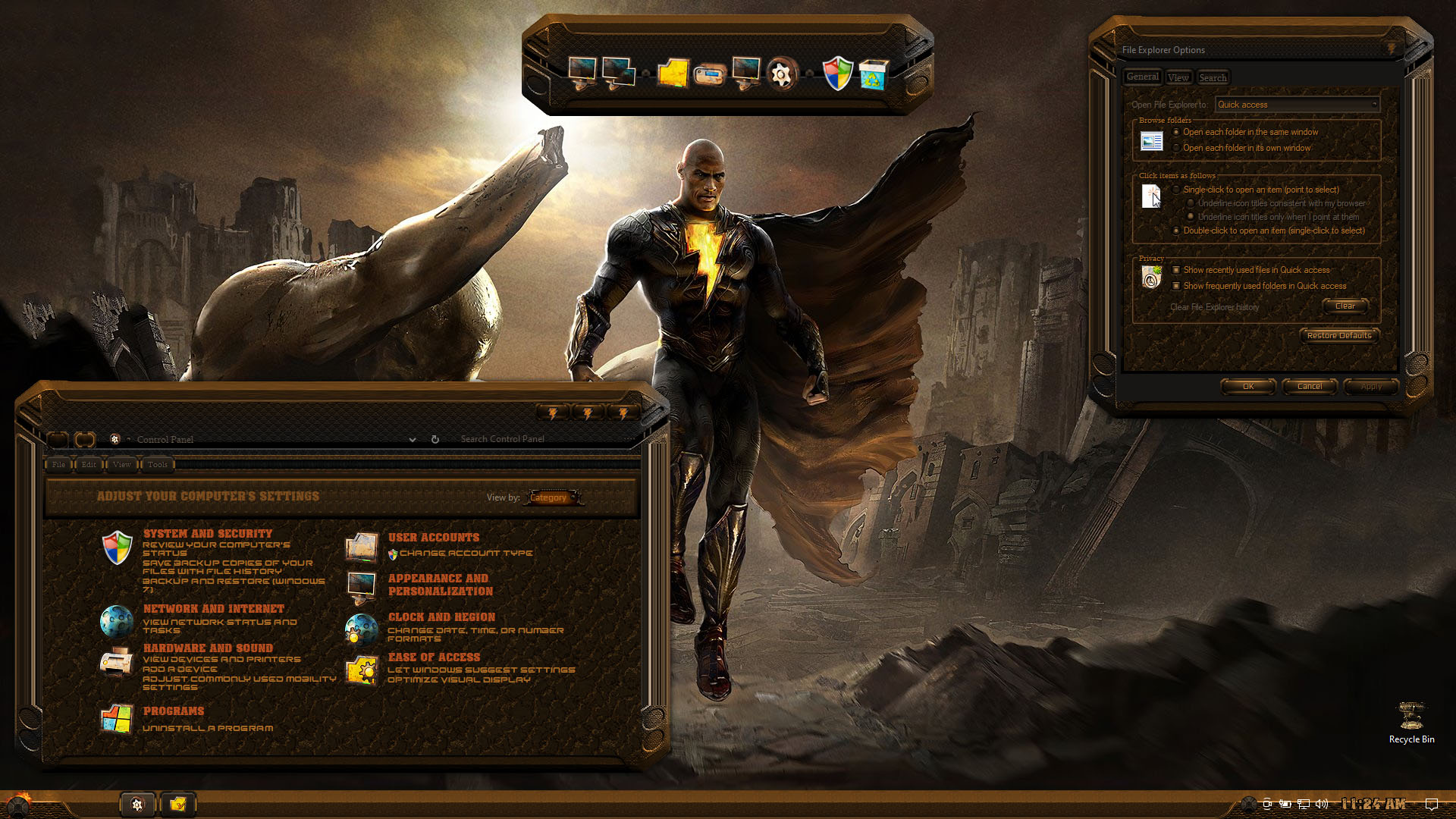This screenshot has width=1456, height=819.
Task: Cancel the File Explorer Options dialog
Action: 1310,387
